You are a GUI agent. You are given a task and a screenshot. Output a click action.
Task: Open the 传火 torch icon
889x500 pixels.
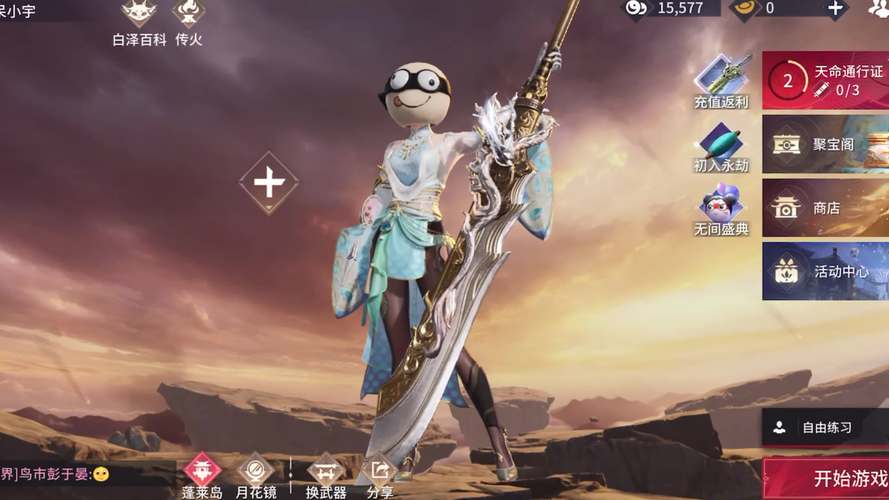coord(188,20)
